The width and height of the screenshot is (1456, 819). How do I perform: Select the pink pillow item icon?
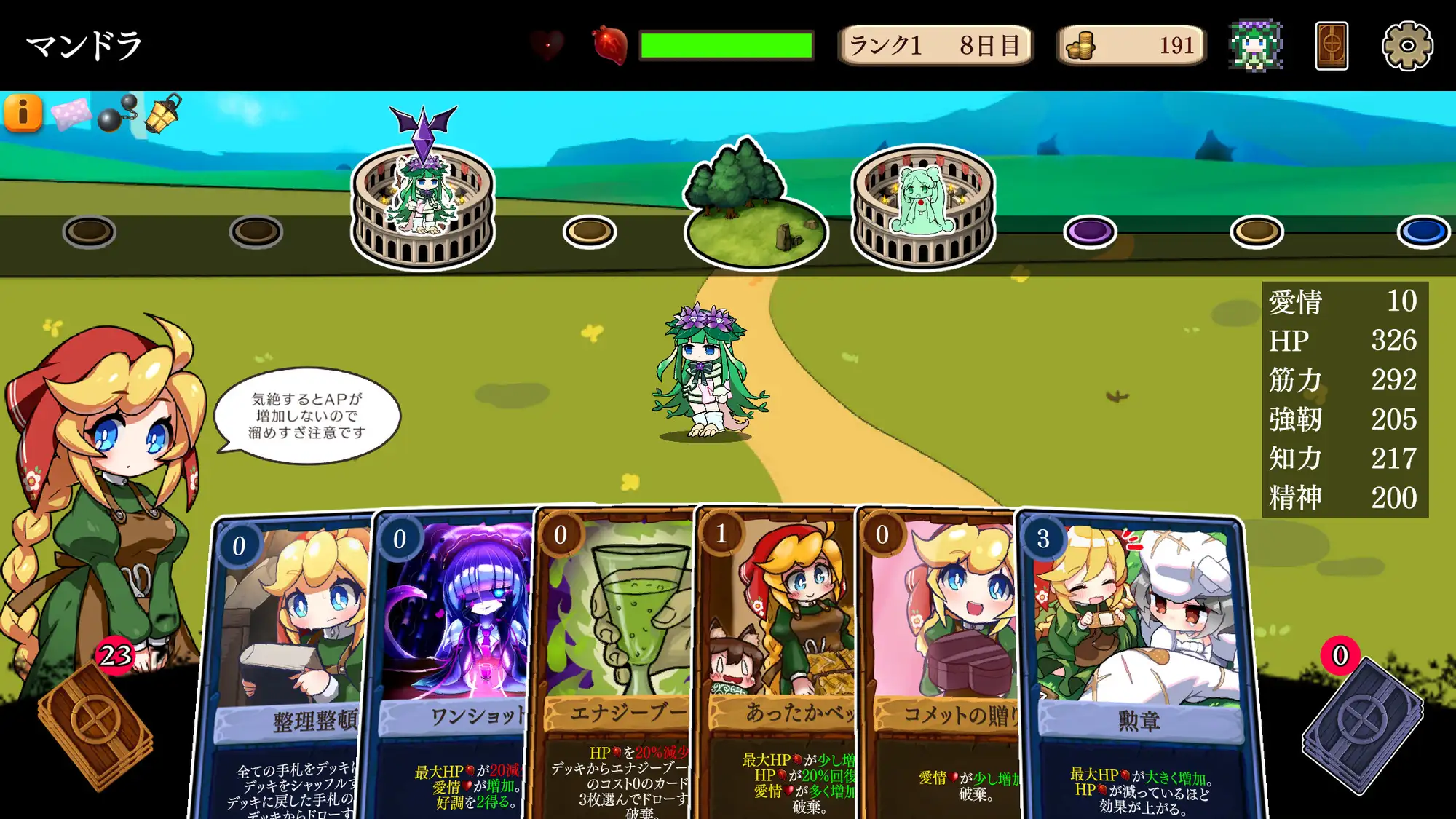(x=70, y=114)
